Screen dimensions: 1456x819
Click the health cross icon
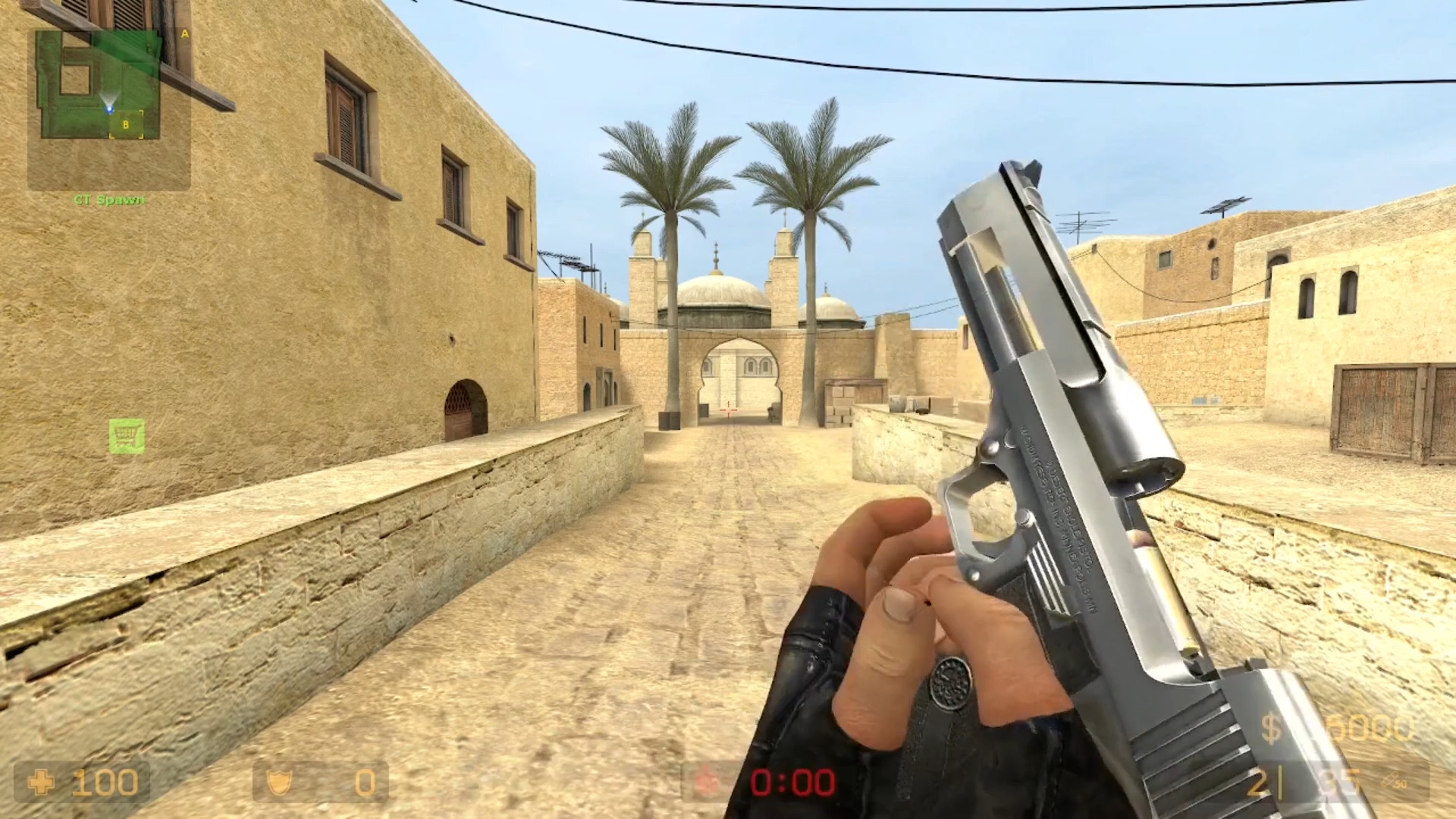42,783
